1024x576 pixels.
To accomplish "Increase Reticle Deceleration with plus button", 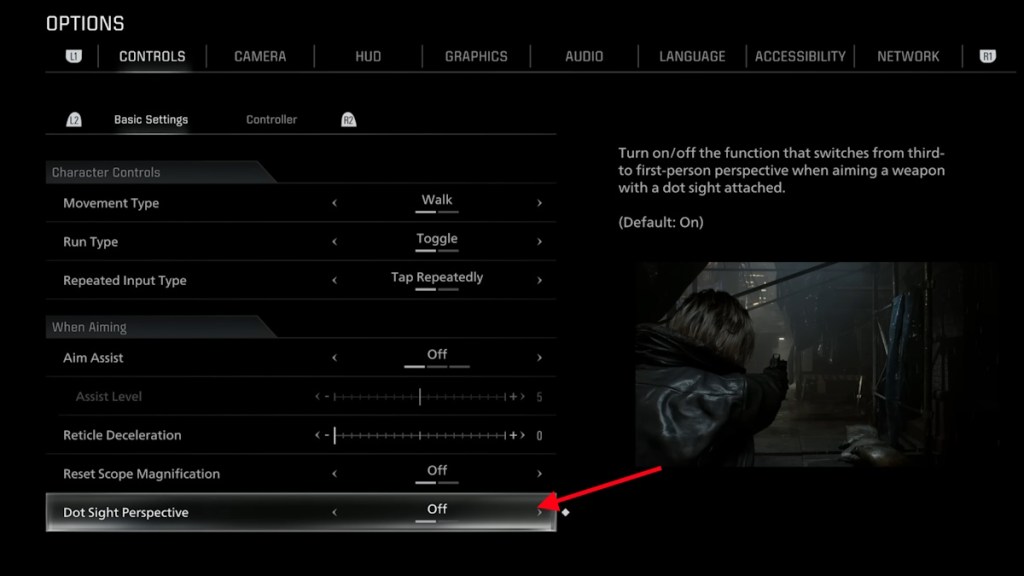I will [514, 435].
